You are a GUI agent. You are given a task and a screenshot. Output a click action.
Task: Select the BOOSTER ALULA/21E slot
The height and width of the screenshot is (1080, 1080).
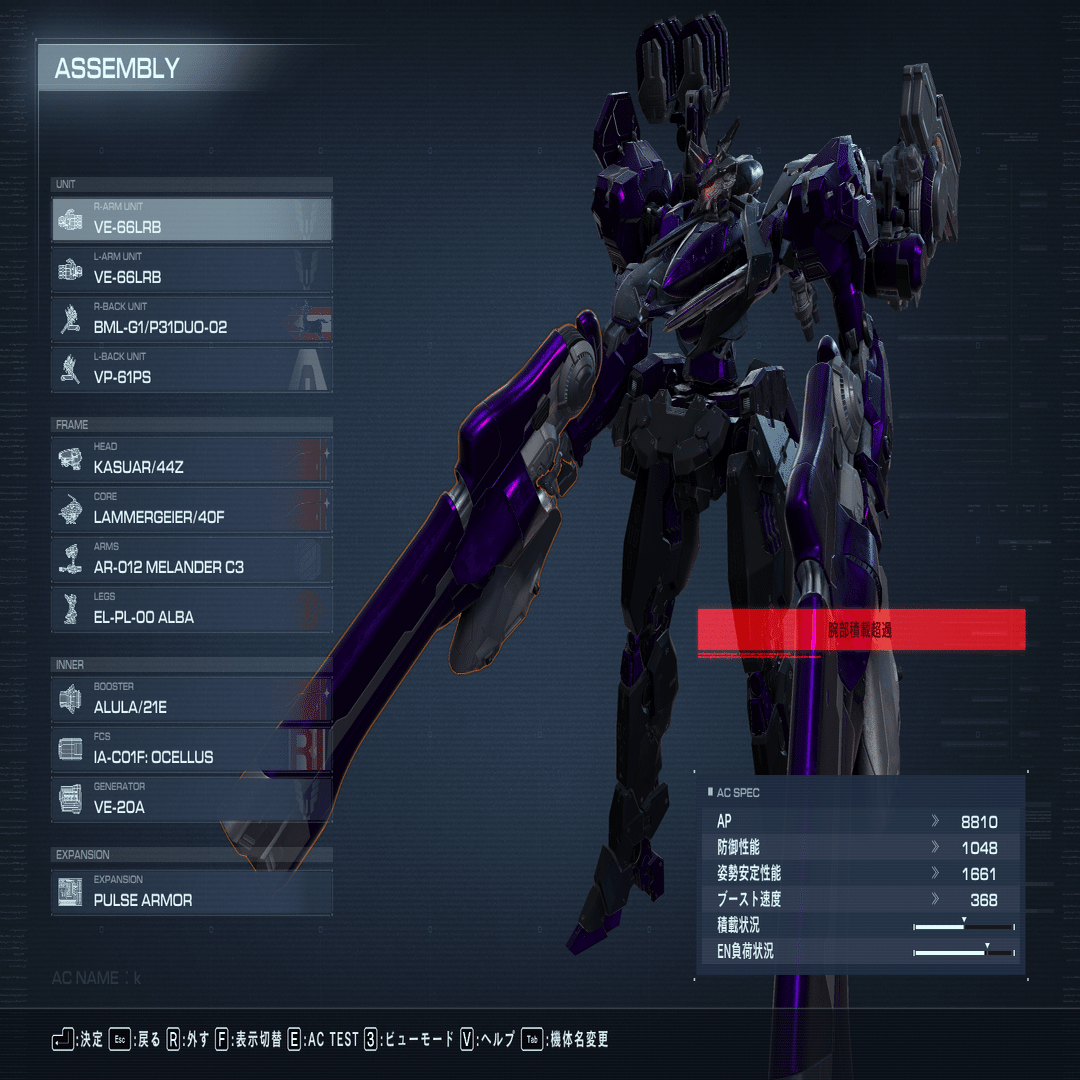coord(192,699)
